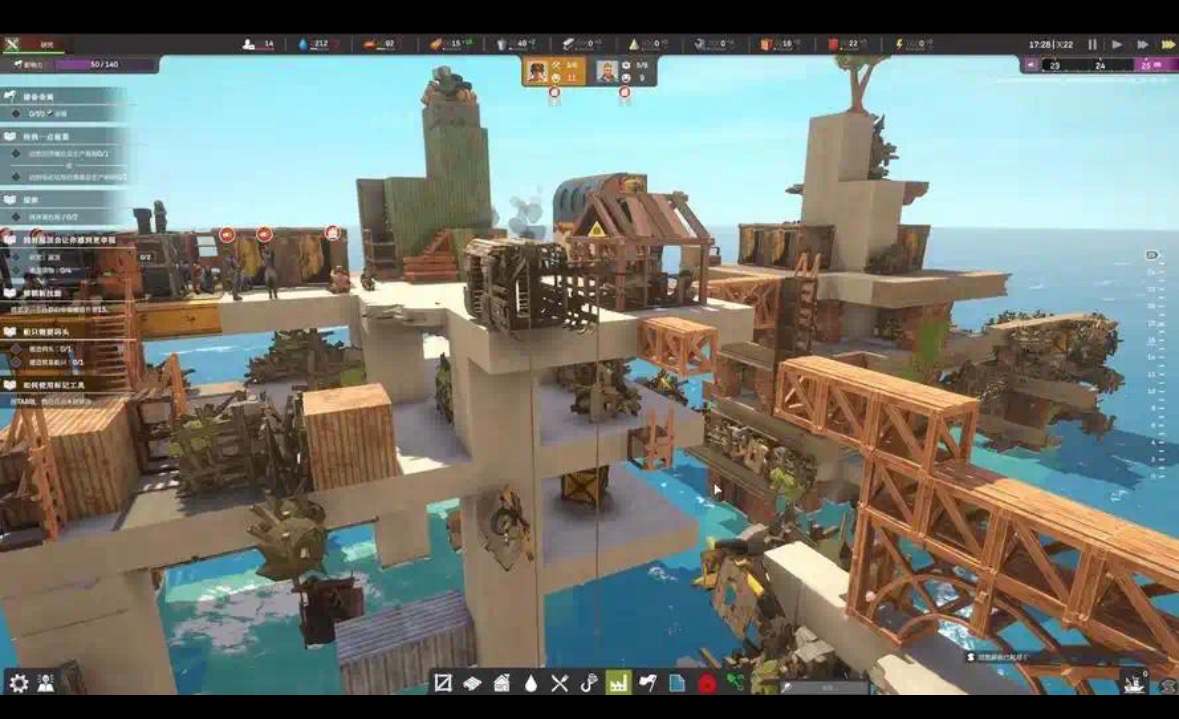Choose the red gear build category
1179x719 pixels.
pos(707,683)
